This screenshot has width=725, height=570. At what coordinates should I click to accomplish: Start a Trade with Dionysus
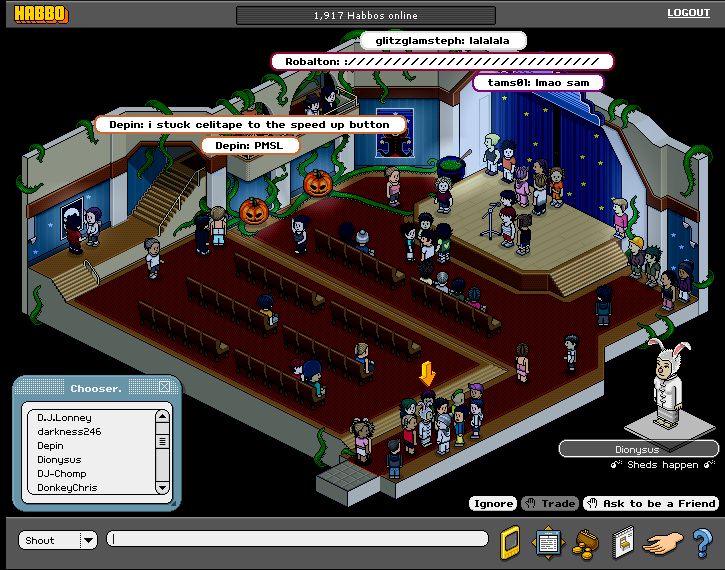(549, 503)
